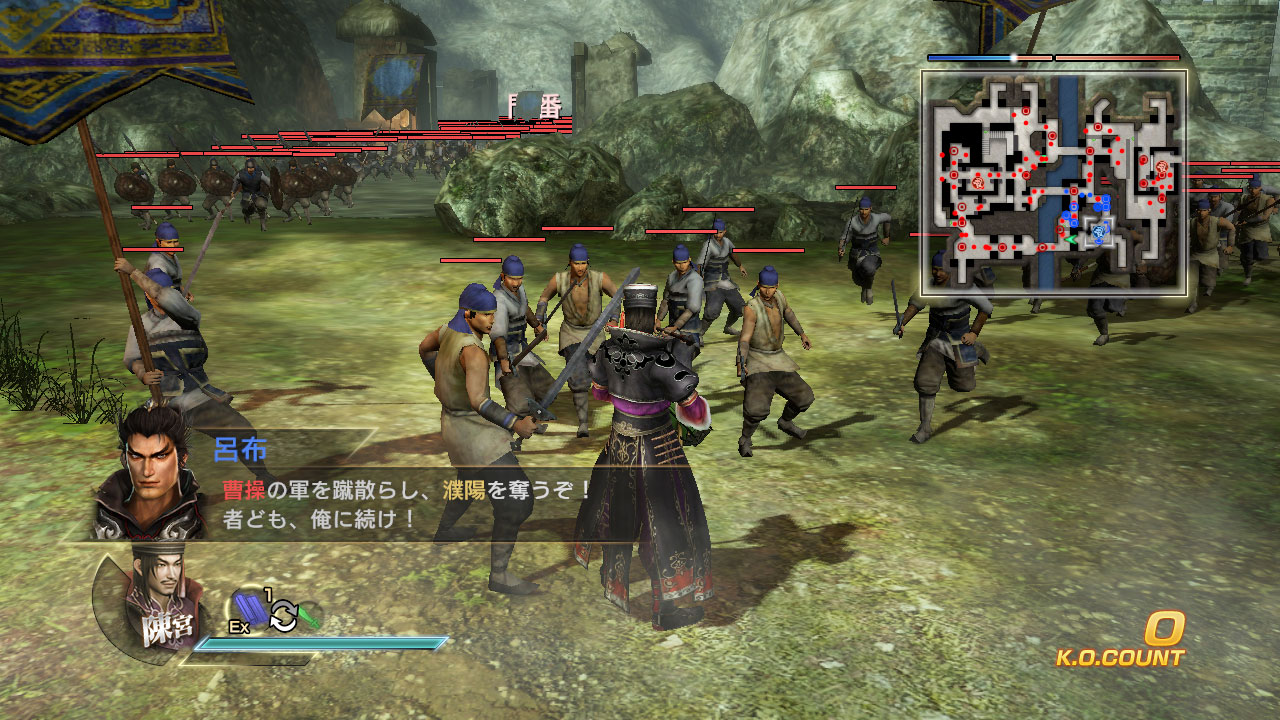
Task: Click the item count number 1 above the weapon
Action: point(267,592)
